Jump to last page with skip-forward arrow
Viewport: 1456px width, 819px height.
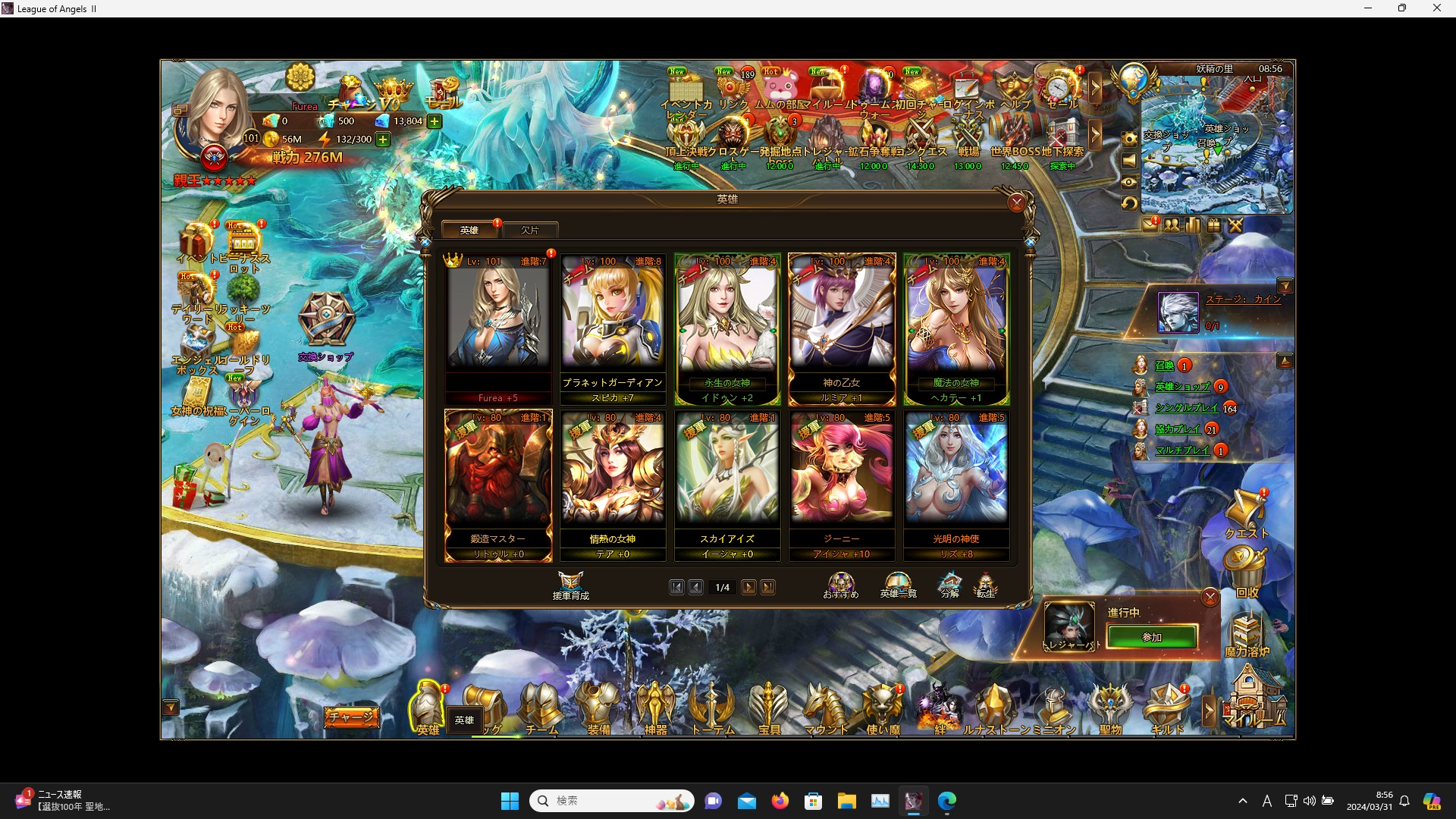tap(769, 587)
